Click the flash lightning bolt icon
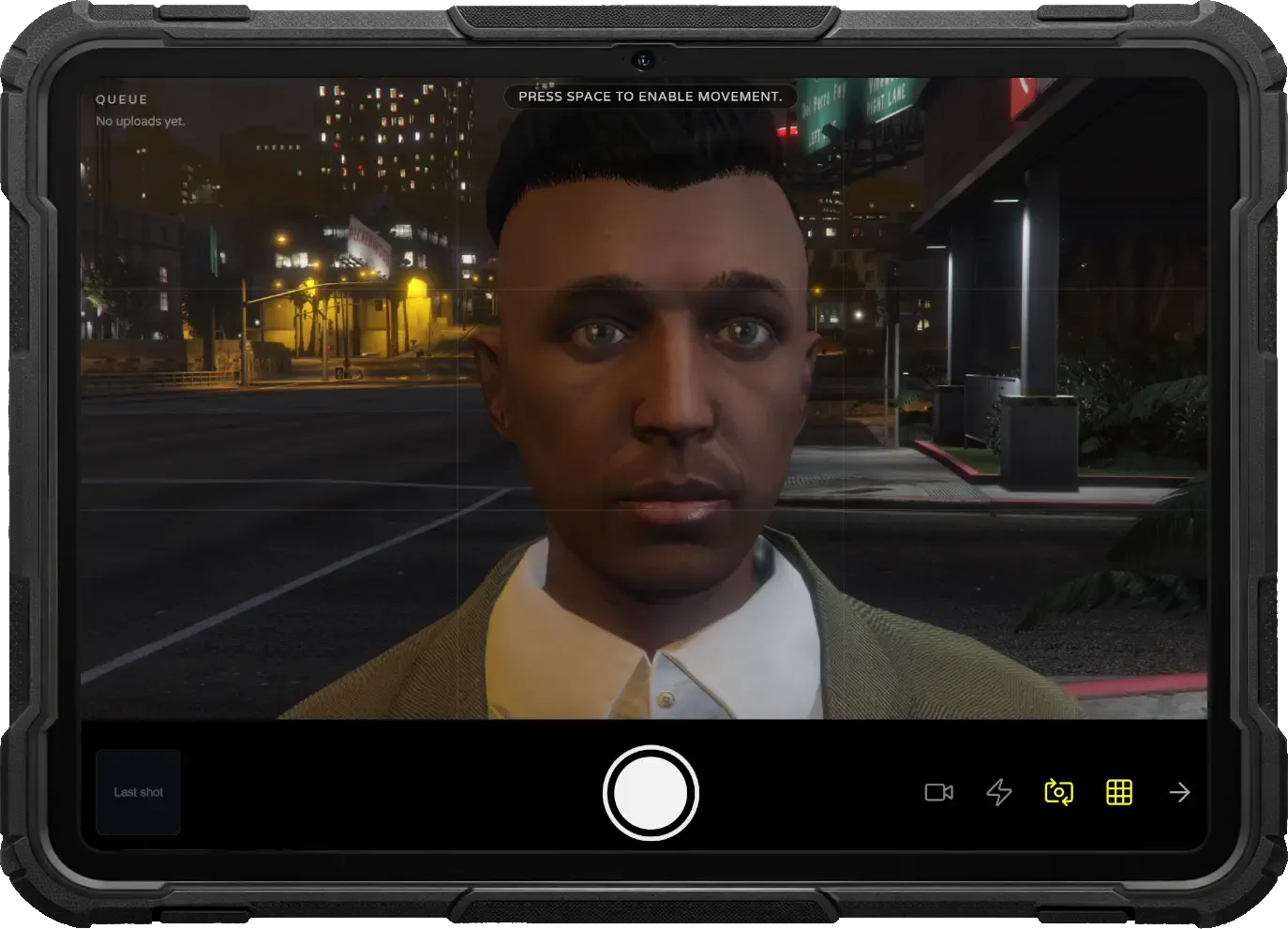The width and height of the screenshot is (1288, 929). tap(999, 792)
